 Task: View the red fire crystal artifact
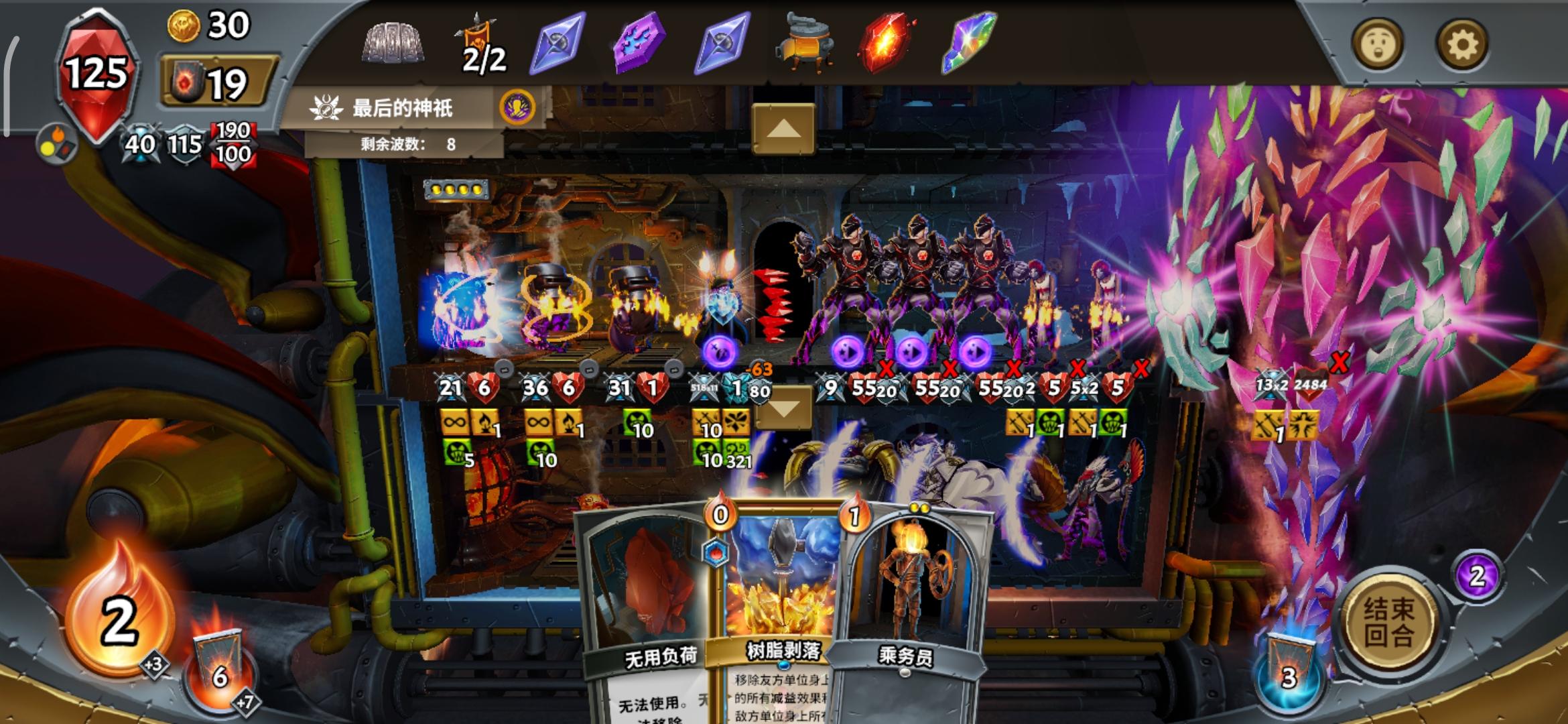point(885,42)
